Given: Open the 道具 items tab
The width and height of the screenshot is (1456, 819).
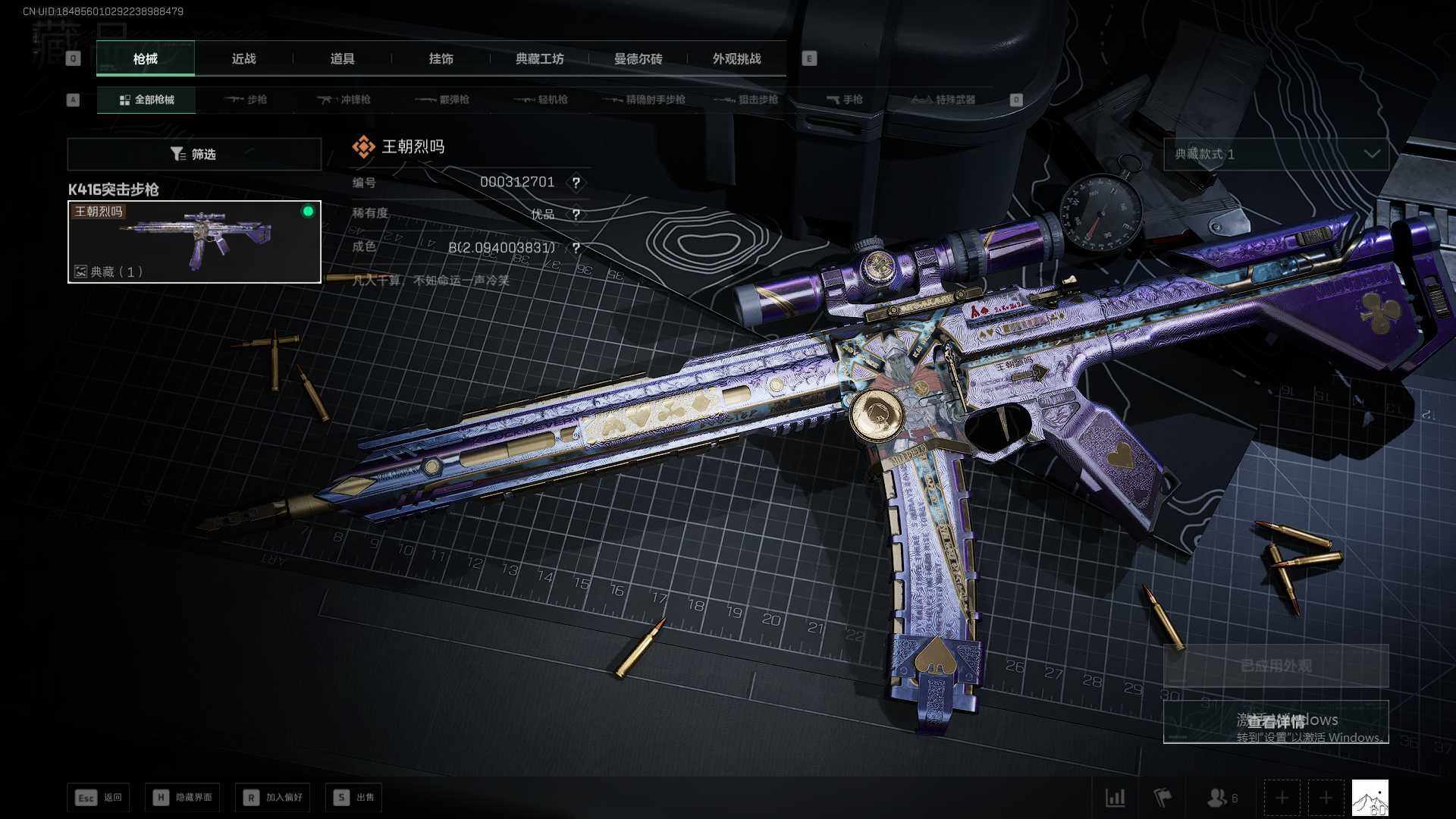Looking at the screenshot, I should pos(342,58).
